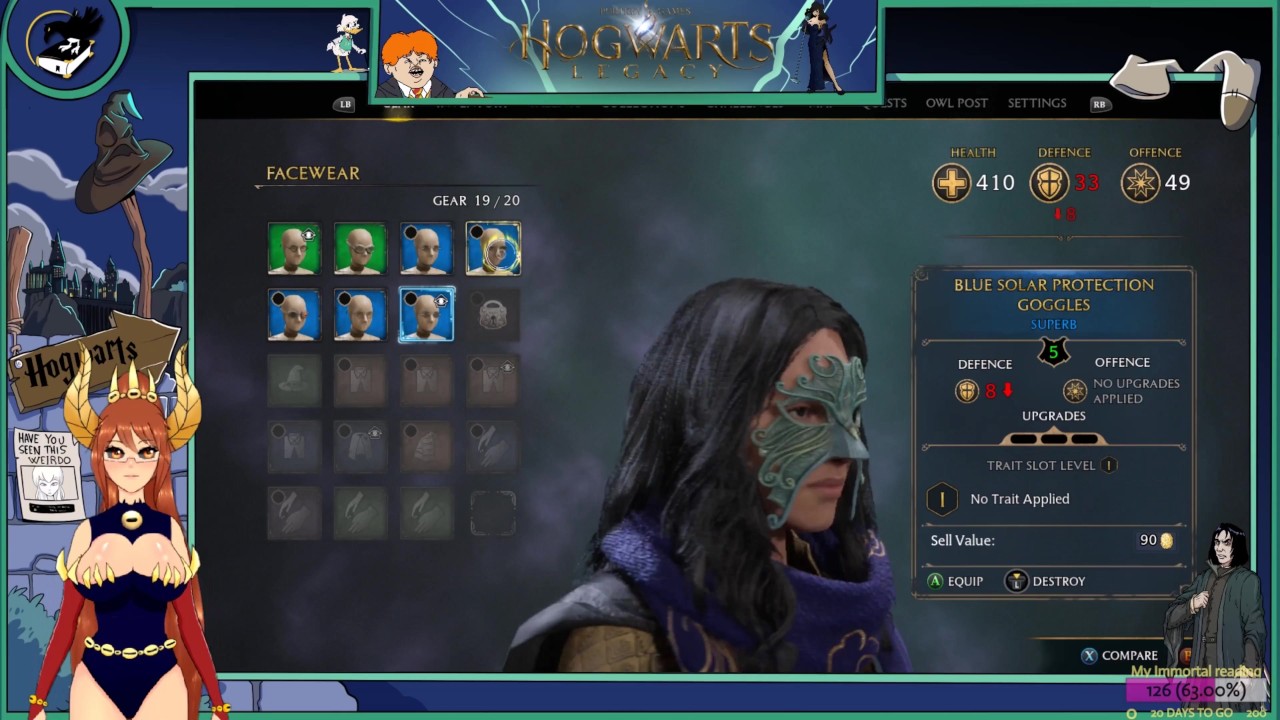Select the green facewear slot with eye marker
The height and width of the screenshot is (720, 1280).
click(x=294, y=248)
